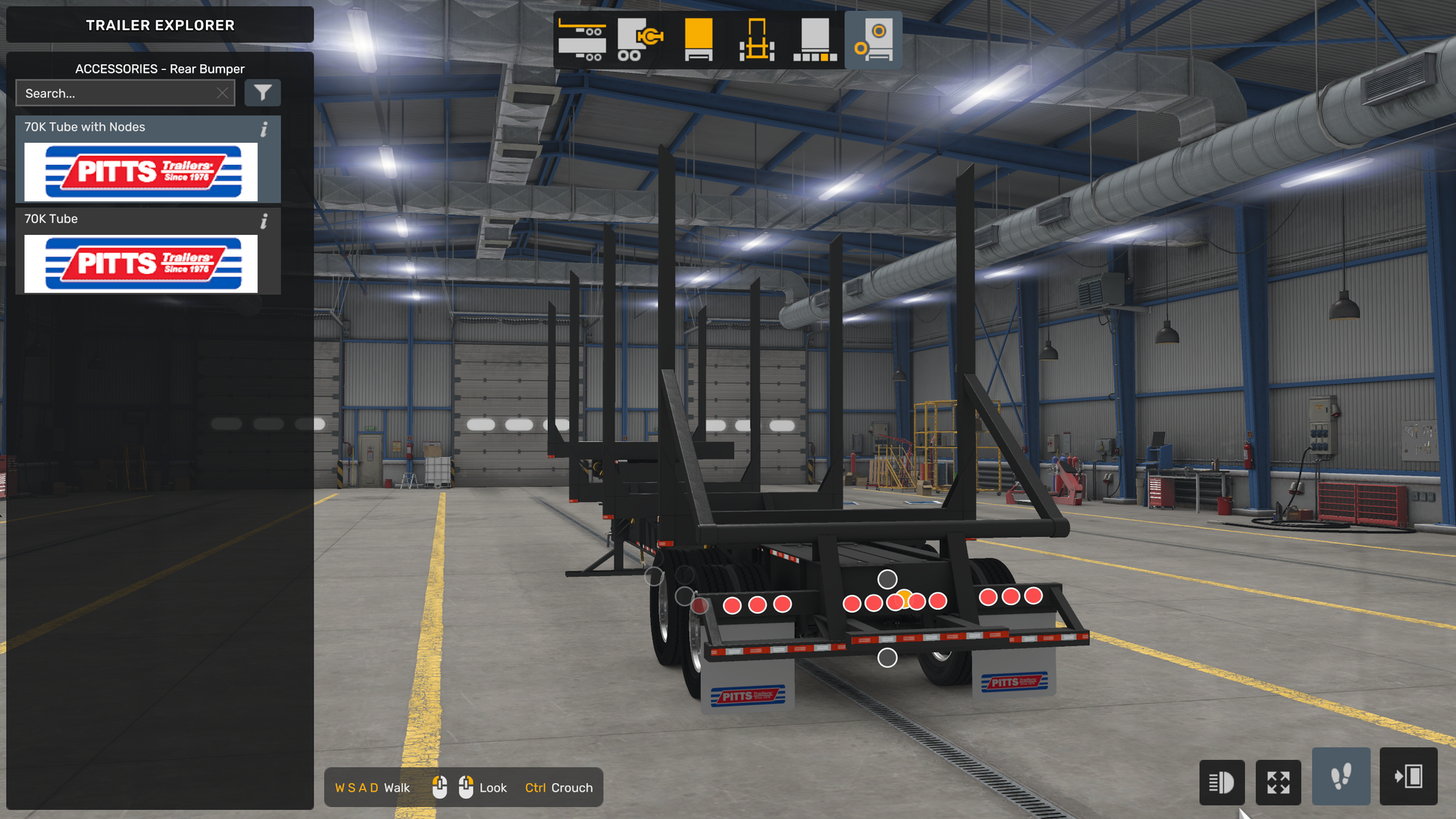The image size is (1456, 819).
Task: Switch to the axle frame category tab
Action: 756,40
